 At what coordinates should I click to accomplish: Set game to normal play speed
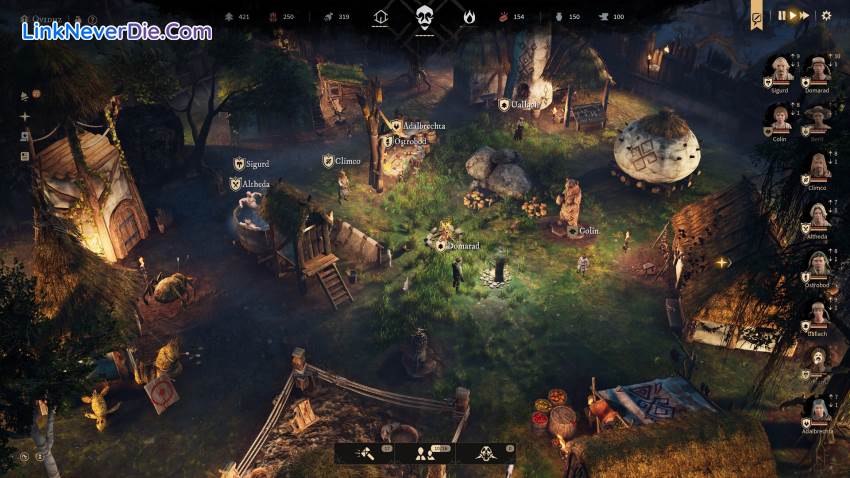click(x=792, y=15)
